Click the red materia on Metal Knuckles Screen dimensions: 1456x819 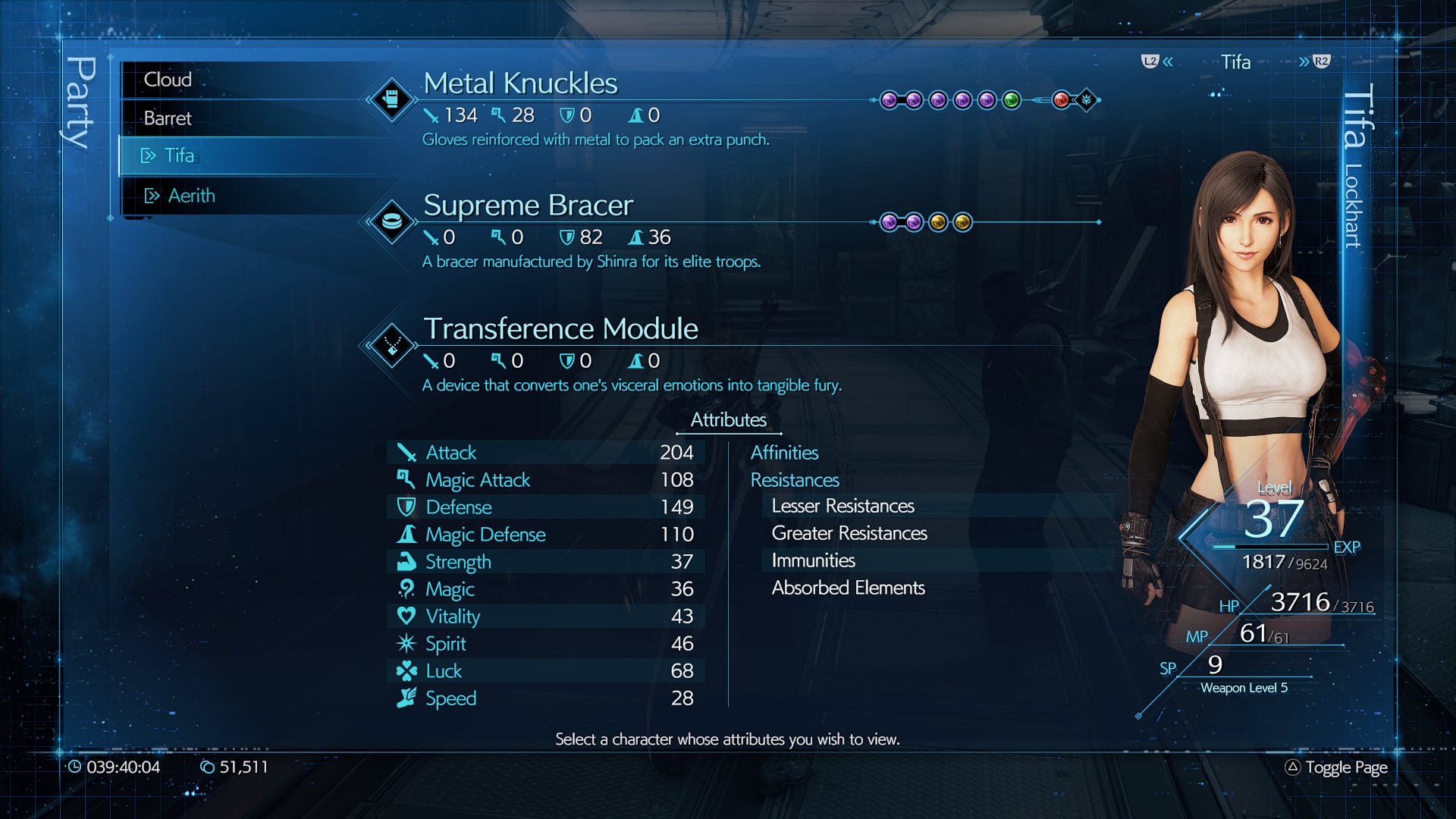1061,100
